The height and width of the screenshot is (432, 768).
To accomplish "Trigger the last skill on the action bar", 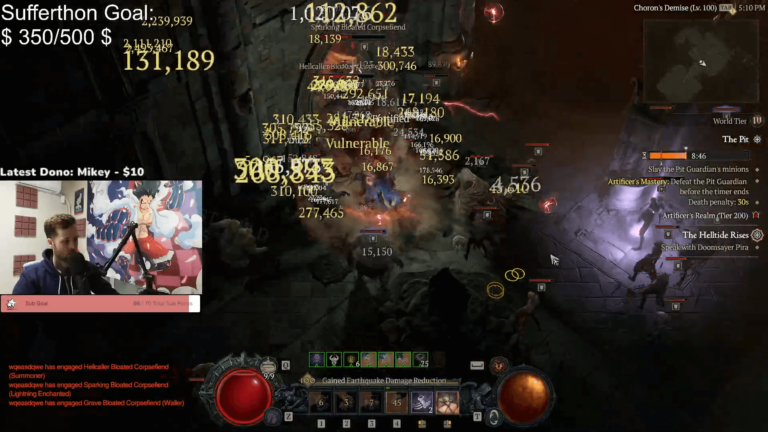I will (447, 402).
